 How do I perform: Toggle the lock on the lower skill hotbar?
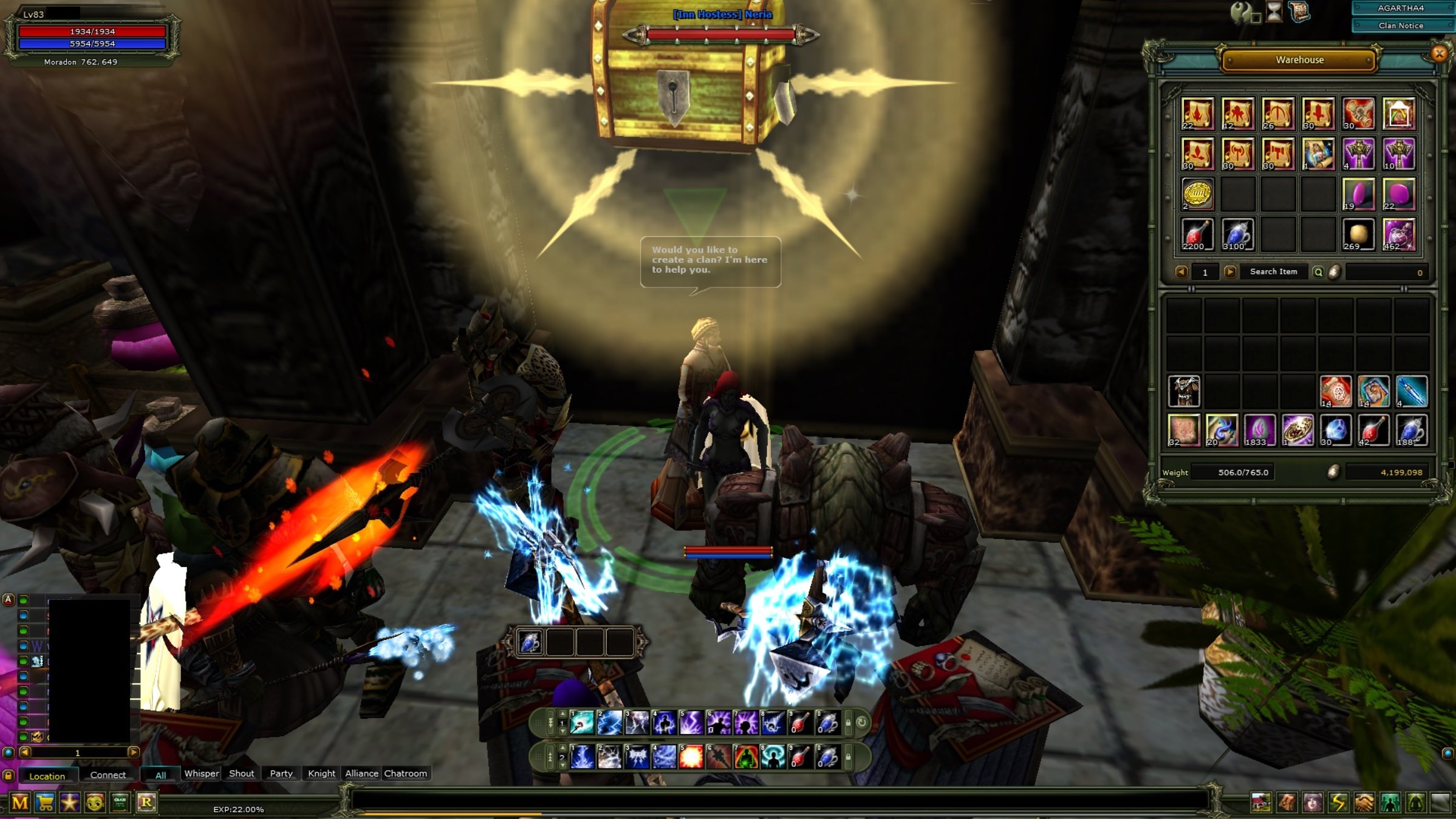(x=848, y=757)
